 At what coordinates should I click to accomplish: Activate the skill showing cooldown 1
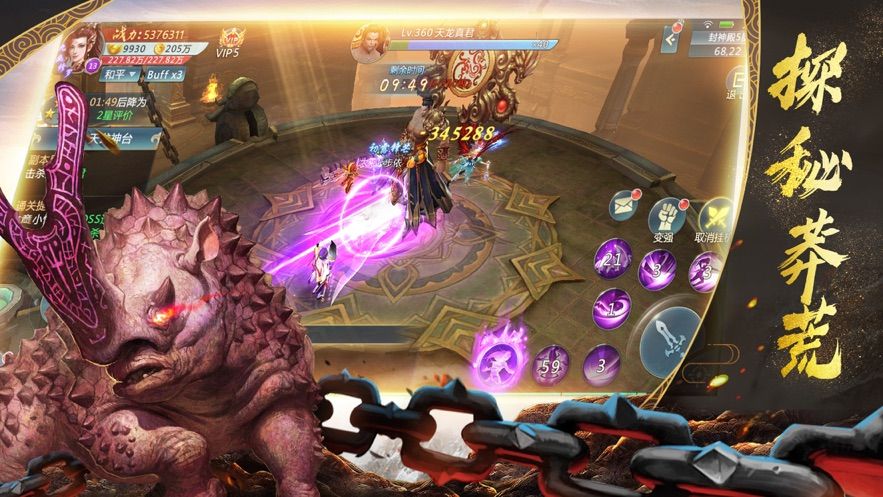[610, 307]
